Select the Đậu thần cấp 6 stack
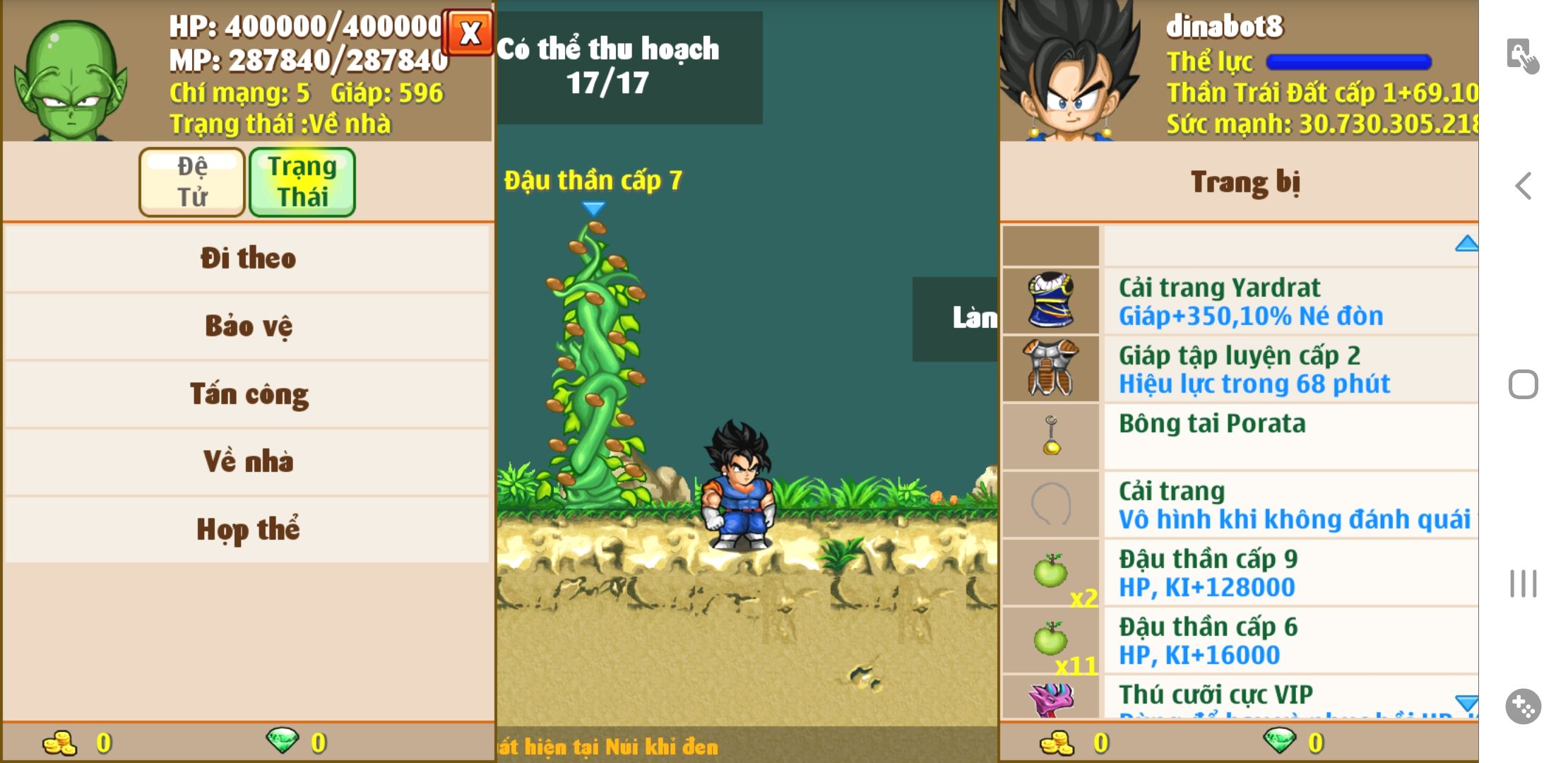Image resolution: width=1568 pixels, height=763 pixels. pos(1239,640)
